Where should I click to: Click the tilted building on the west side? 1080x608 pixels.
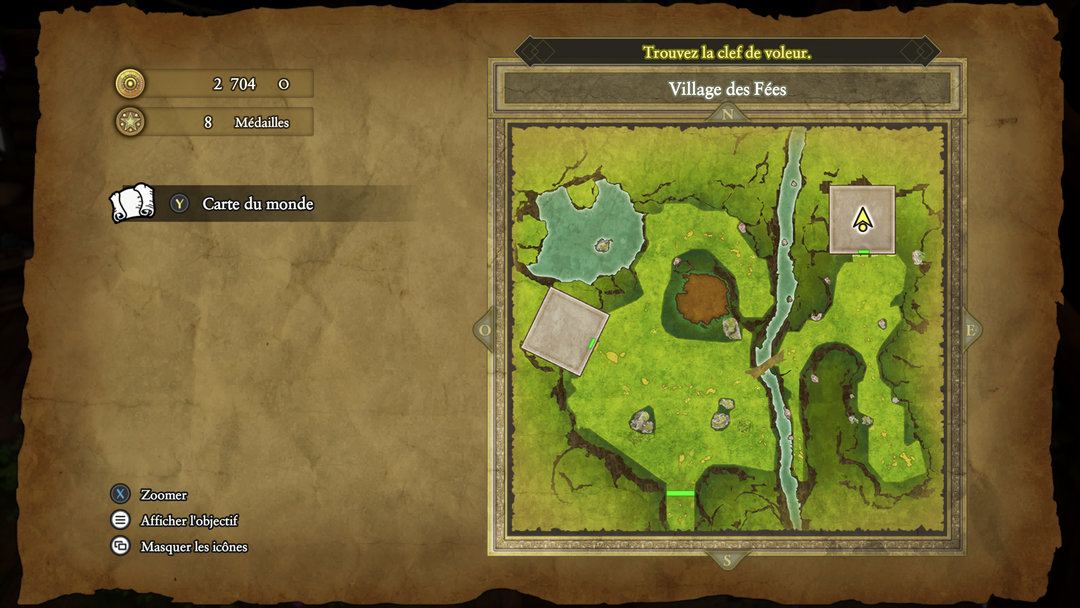[x=565, y=331]
